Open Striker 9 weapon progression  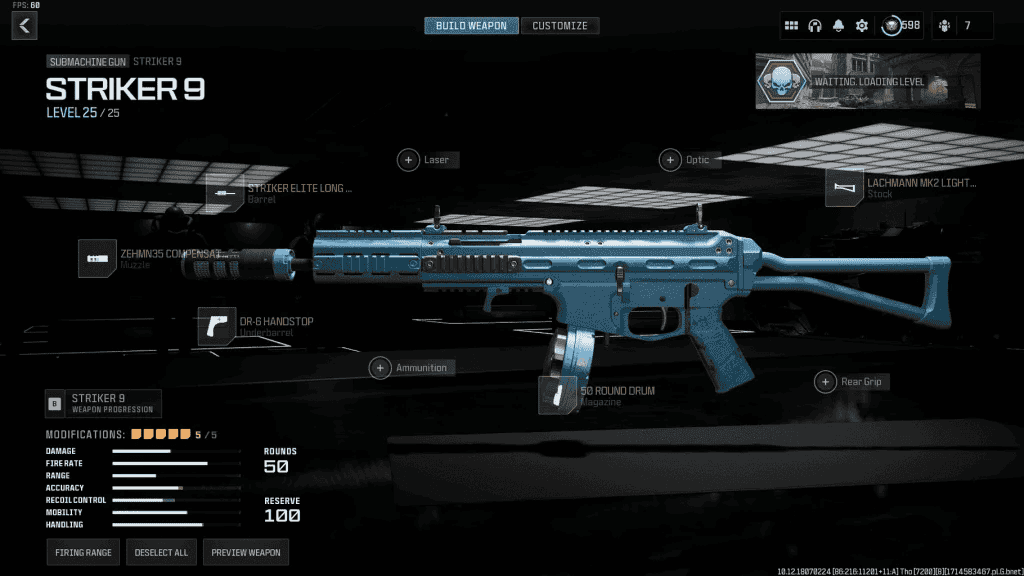[x=103, y=403]
